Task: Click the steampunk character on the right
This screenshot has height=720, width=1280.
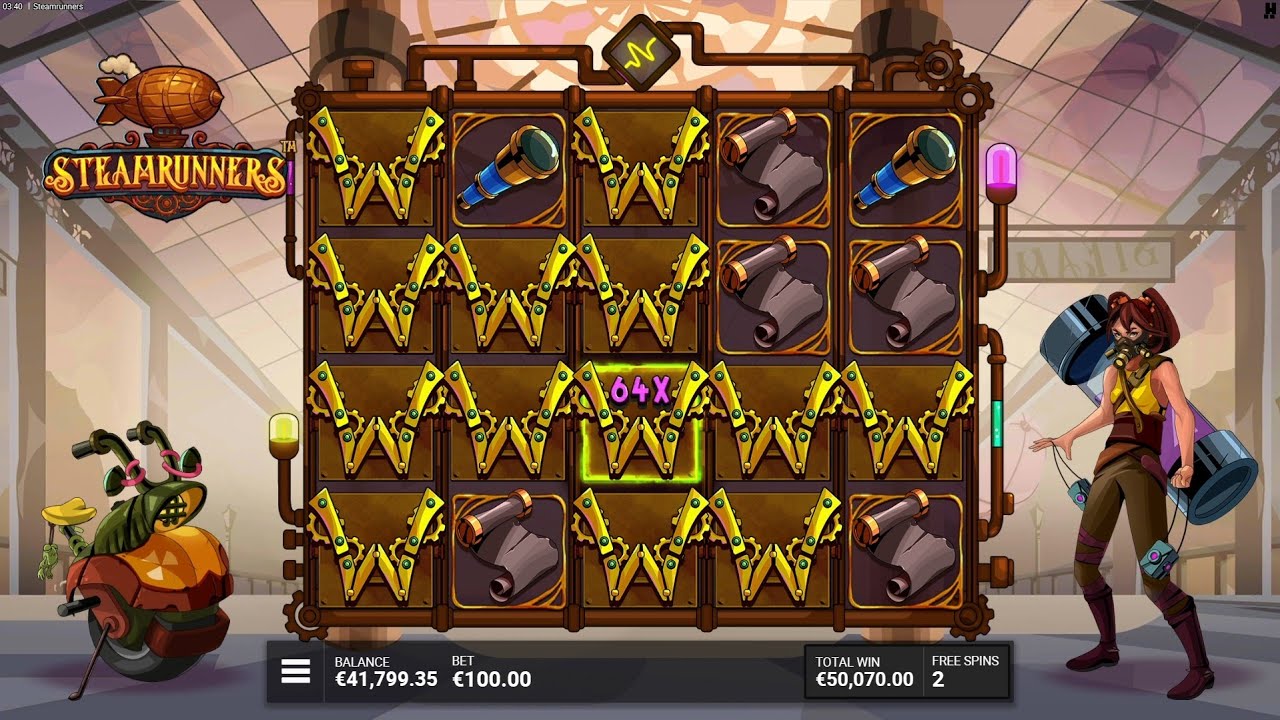Action: click(x=1140, y=450)
